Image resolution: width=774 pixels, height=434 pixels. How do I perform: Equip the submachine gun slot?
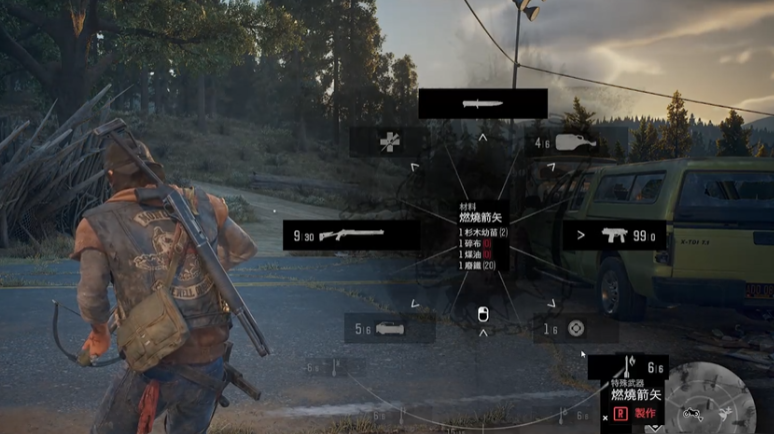(614, 236)
